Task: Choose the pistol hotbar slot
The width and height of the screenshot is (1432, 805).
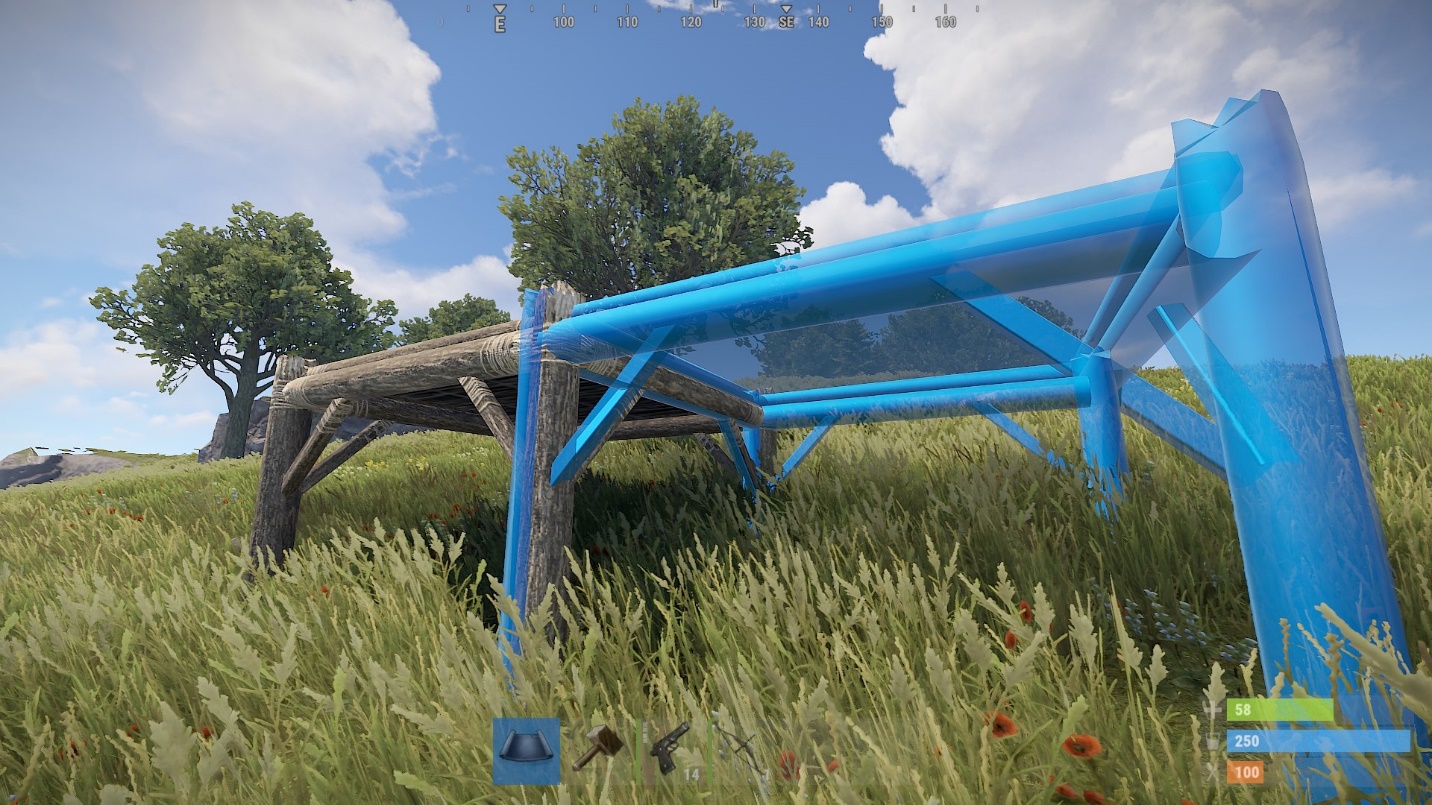Action: [x=669, y=748]
